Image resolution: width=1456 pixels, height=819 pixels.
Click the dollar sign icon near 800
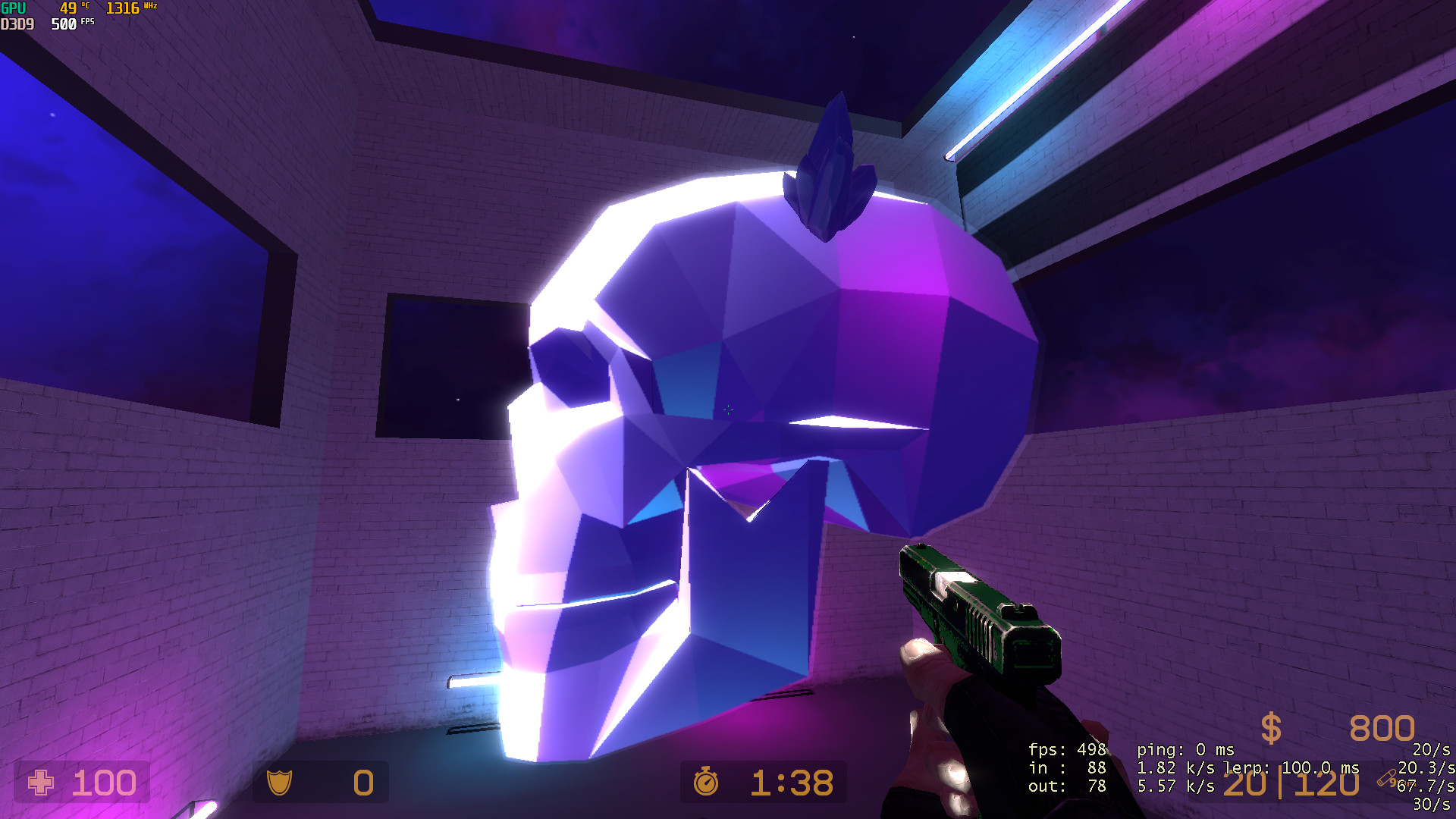click(x=1269, y=730)
